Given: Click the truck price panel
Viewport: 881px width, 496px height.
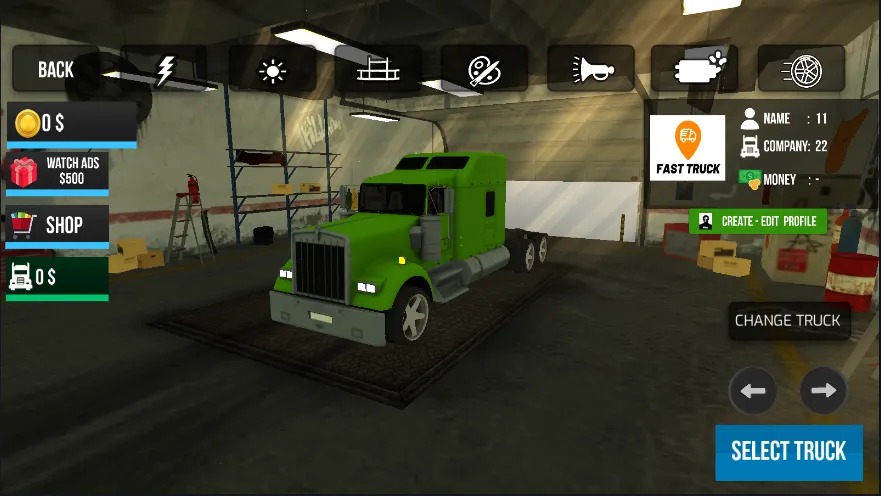Looking at the screenshot, I should click(x=58, y=276).
